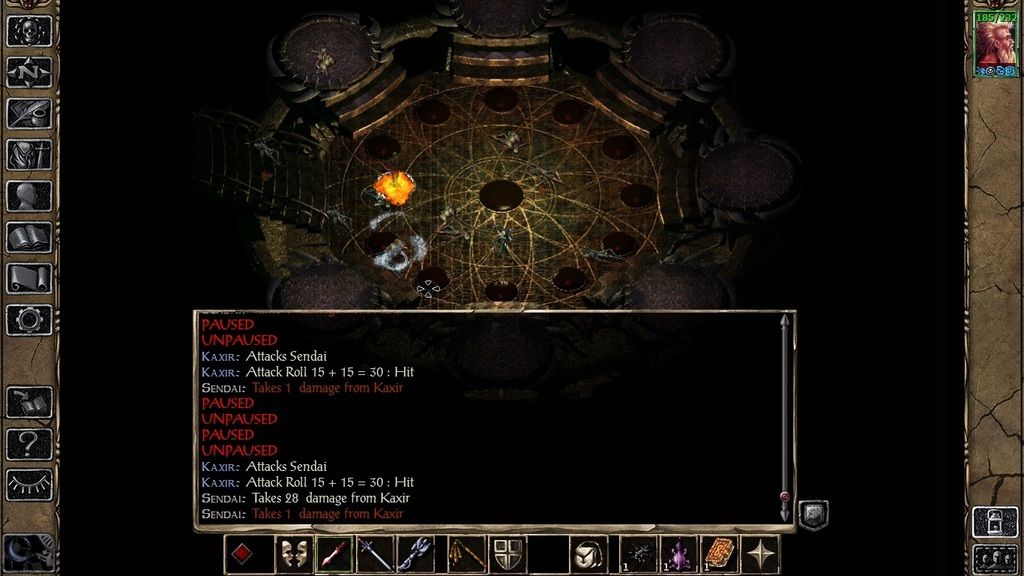Toggle the closed-eye highlight button
The width and height of the screenshot is (1024, 576).
(29, 485)
